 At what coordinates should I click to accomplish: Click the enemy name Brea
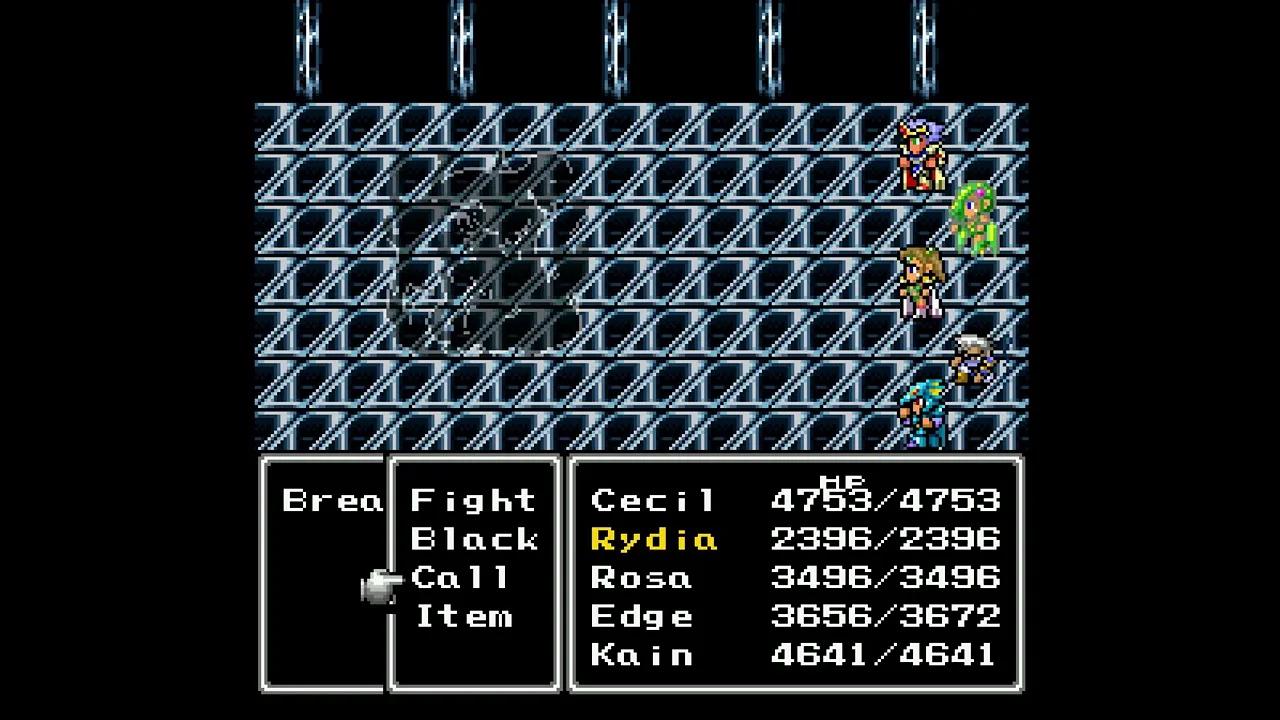pos(332,500)
